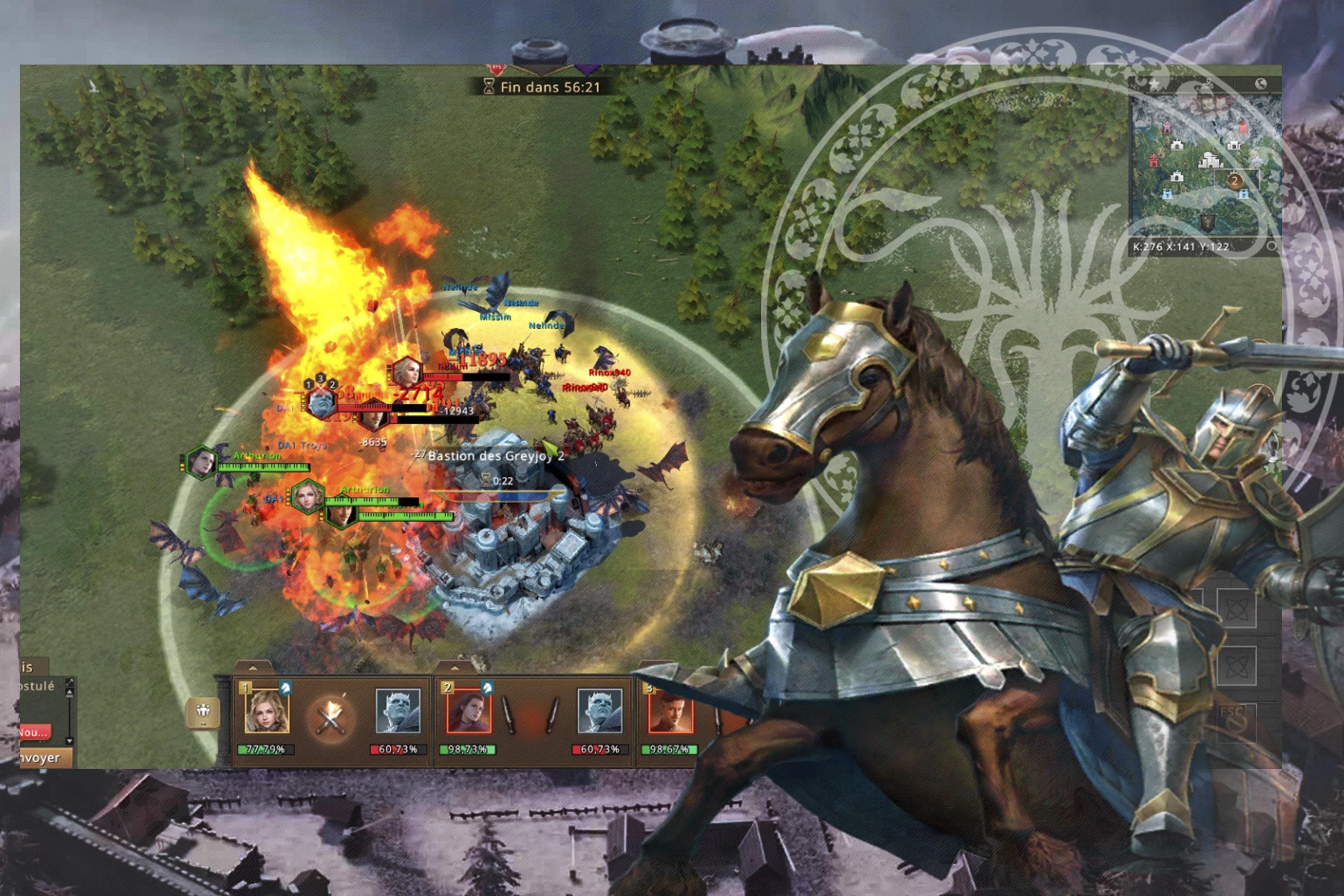Screen dimensions: 1344x896
Task: Select army 1 blonde commander portrait
Action: tap(266, 711)
